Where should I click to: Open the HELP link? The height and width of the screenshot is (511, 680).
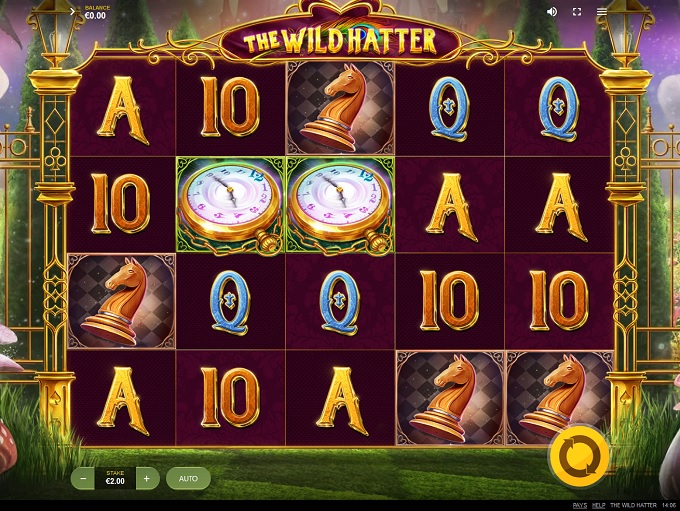coord(598,505)
